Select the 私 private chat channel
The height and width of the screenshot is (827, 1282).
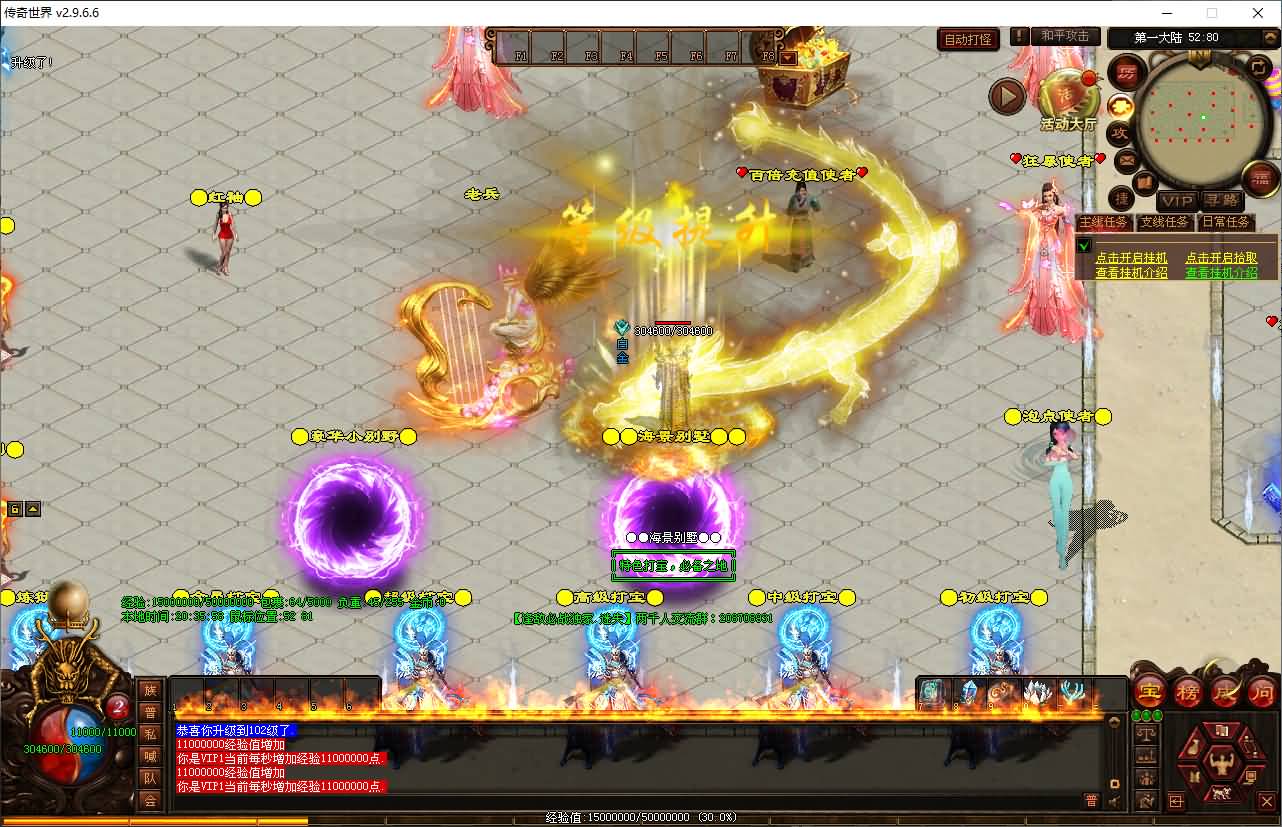click(150, 734)
